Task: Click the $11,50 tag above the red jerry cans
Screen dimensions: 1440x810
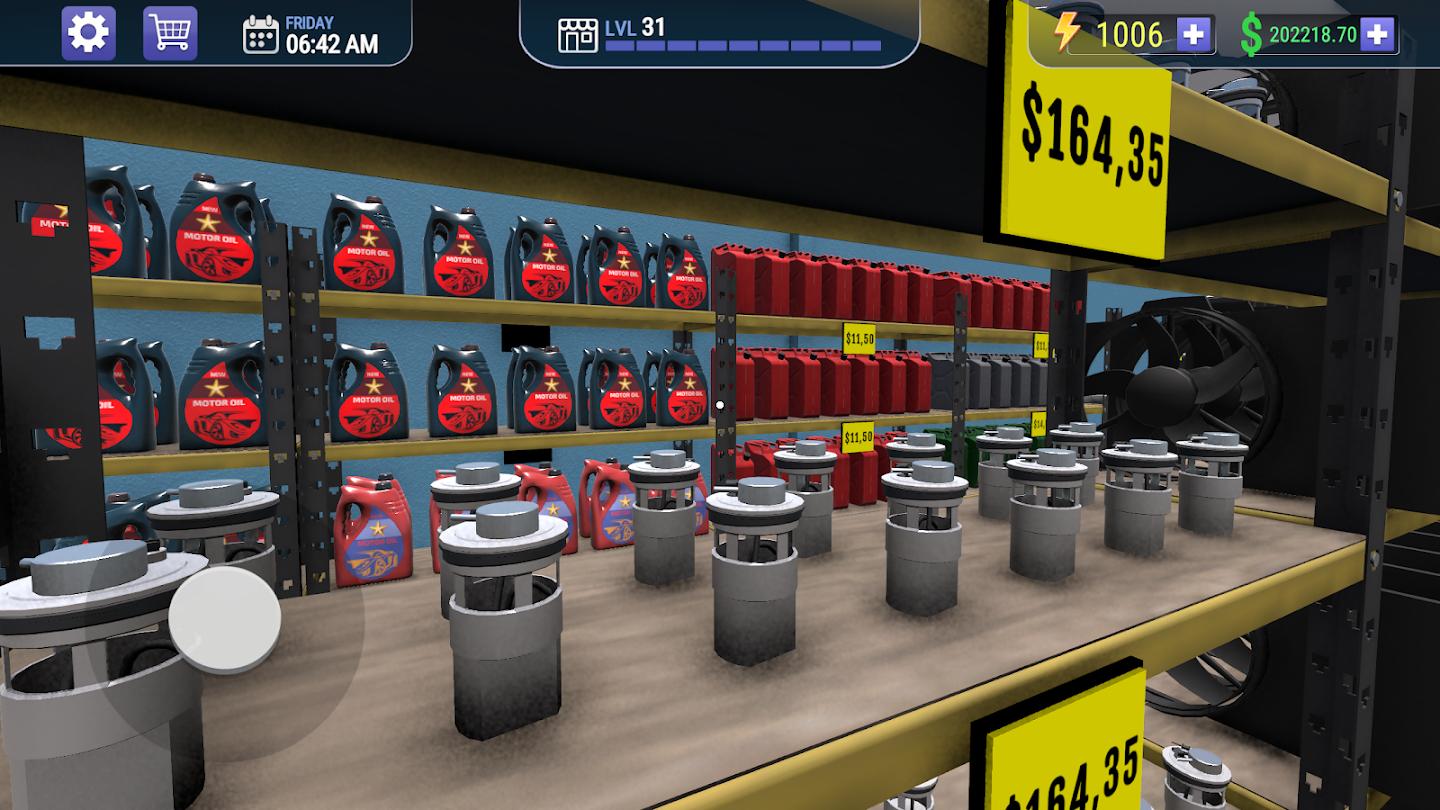Action: [858, 338]
